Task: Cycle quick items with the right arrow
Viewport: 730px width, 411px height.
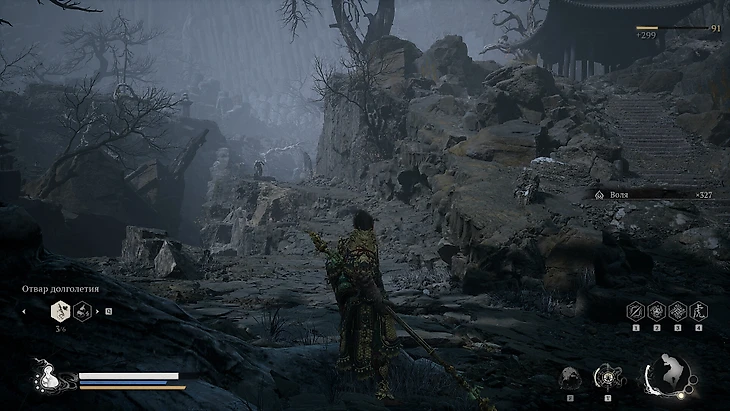Action: tap(98, 311)
